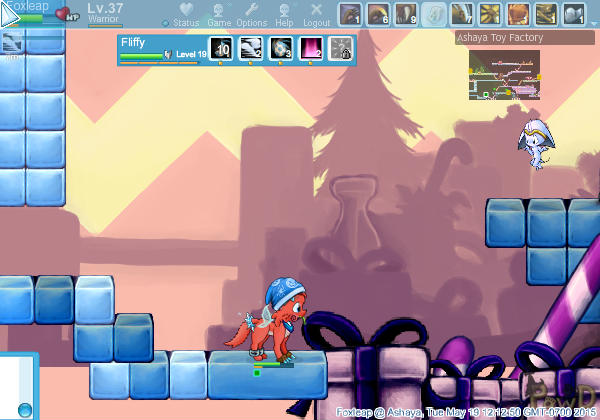The width and height of the screenshot is (600, 420).
Task: Open the Status menu
Action: [x=186, y=14]
